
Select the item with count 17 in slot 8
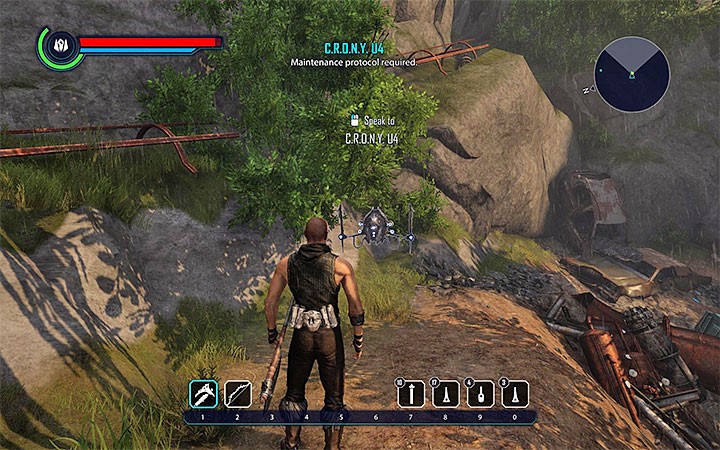coord(445,394)
